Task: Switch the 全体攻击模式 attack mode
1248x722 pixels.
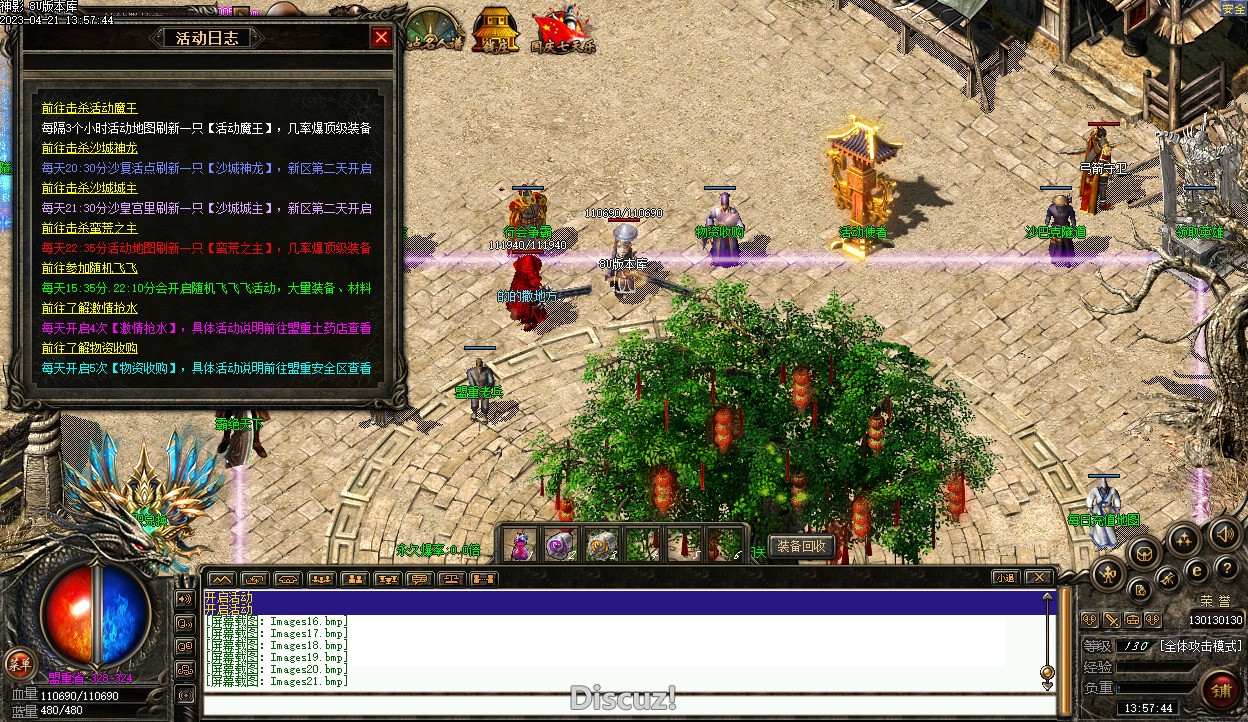Action: [1201, 646]
